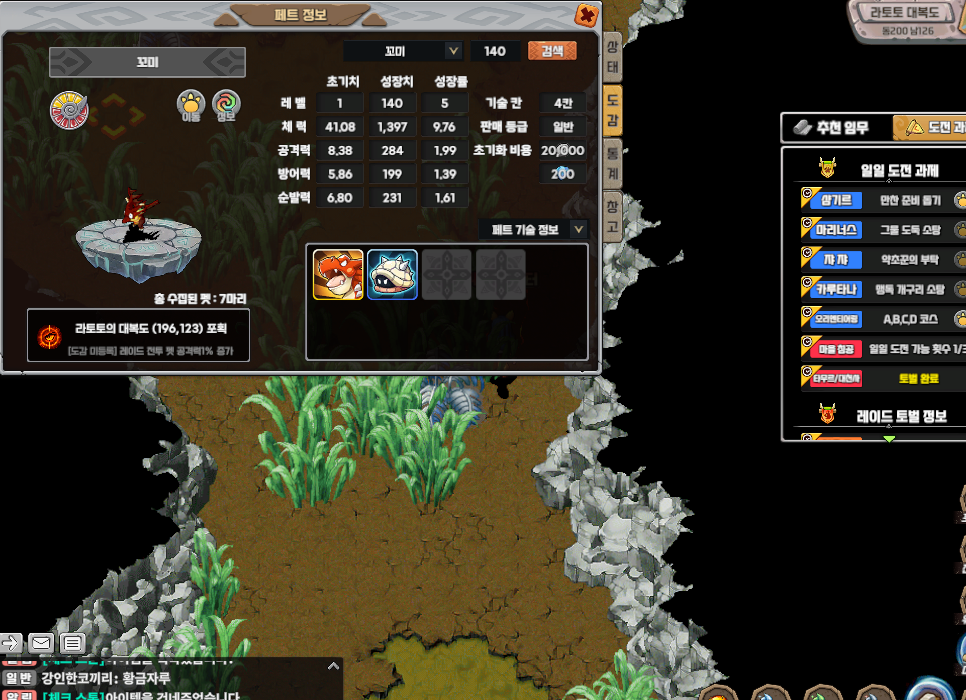Open the envelope mail icon above chat
The height and width of the screenshot is (700, 966).
(x=41, y=642)
